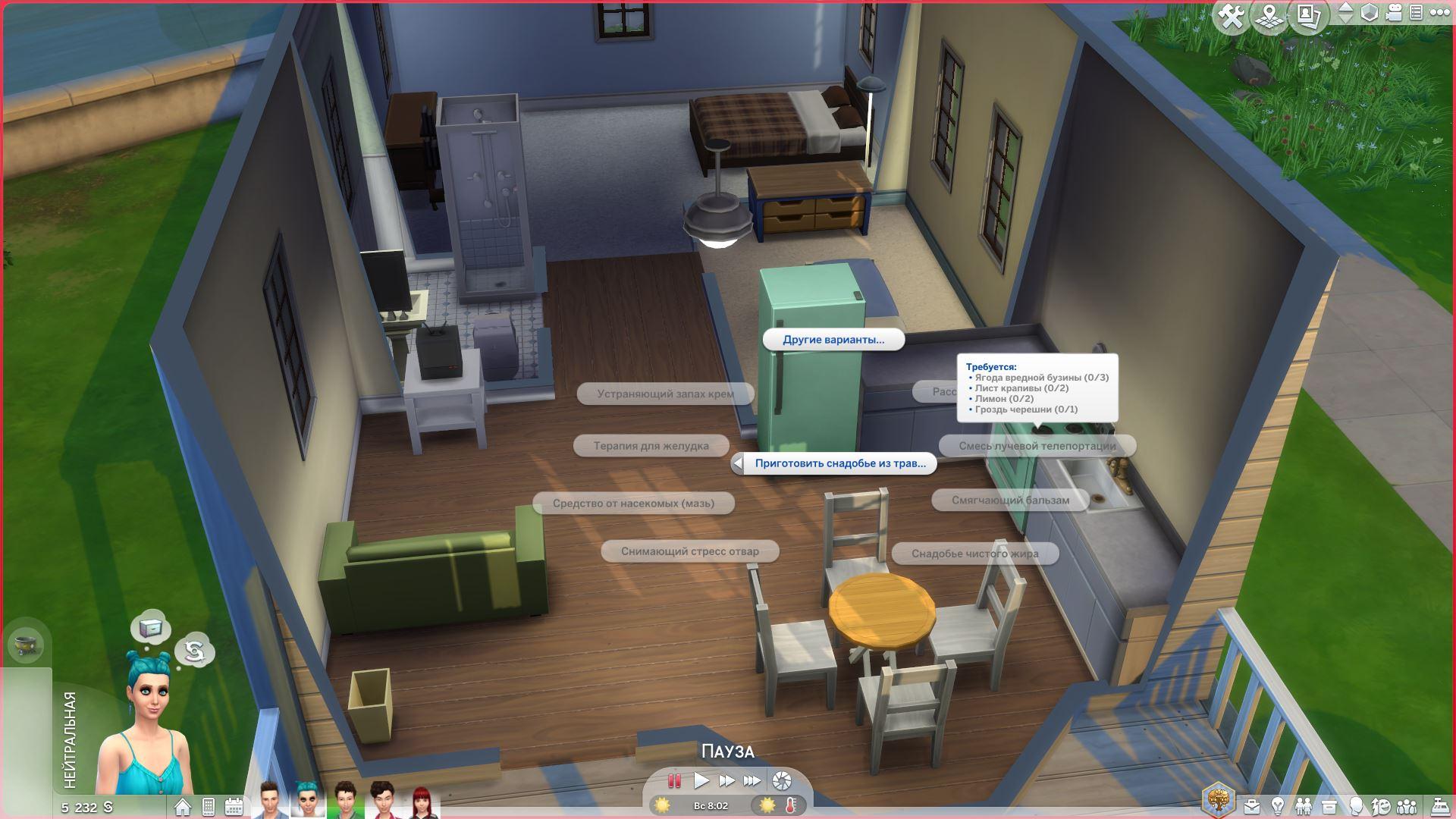Set game speed to double fast-forward
Image resolution: width=1456 pixels, height=819 pixels.
click(x=726, y=780)
